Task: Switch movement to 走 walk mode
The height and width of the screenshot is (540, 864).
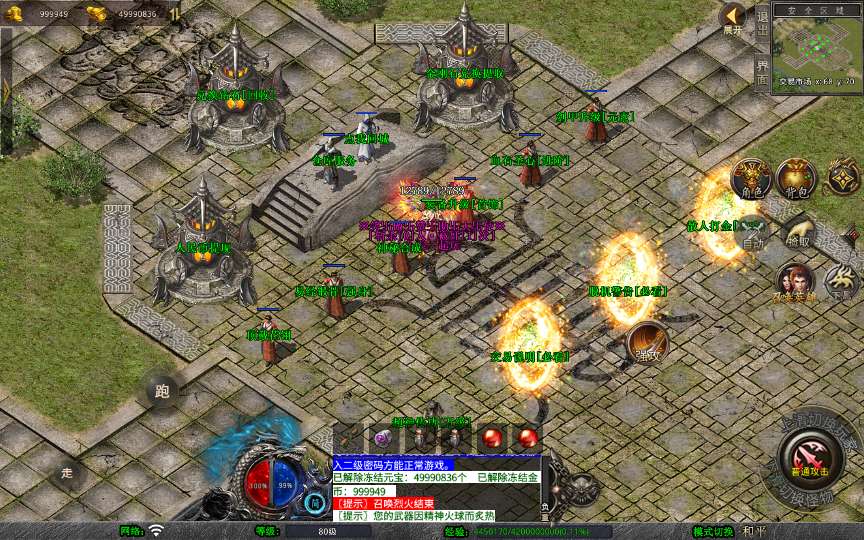Action: click(68, 472)
